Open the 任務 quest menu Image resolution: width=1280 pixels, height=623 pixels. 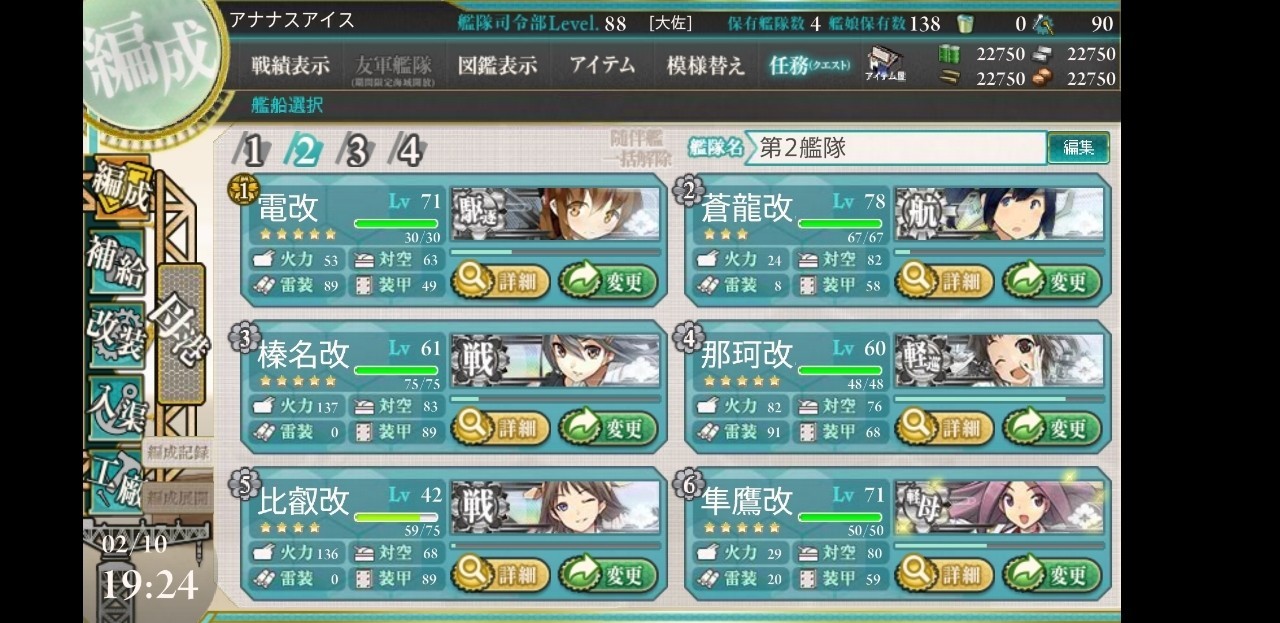809,66
